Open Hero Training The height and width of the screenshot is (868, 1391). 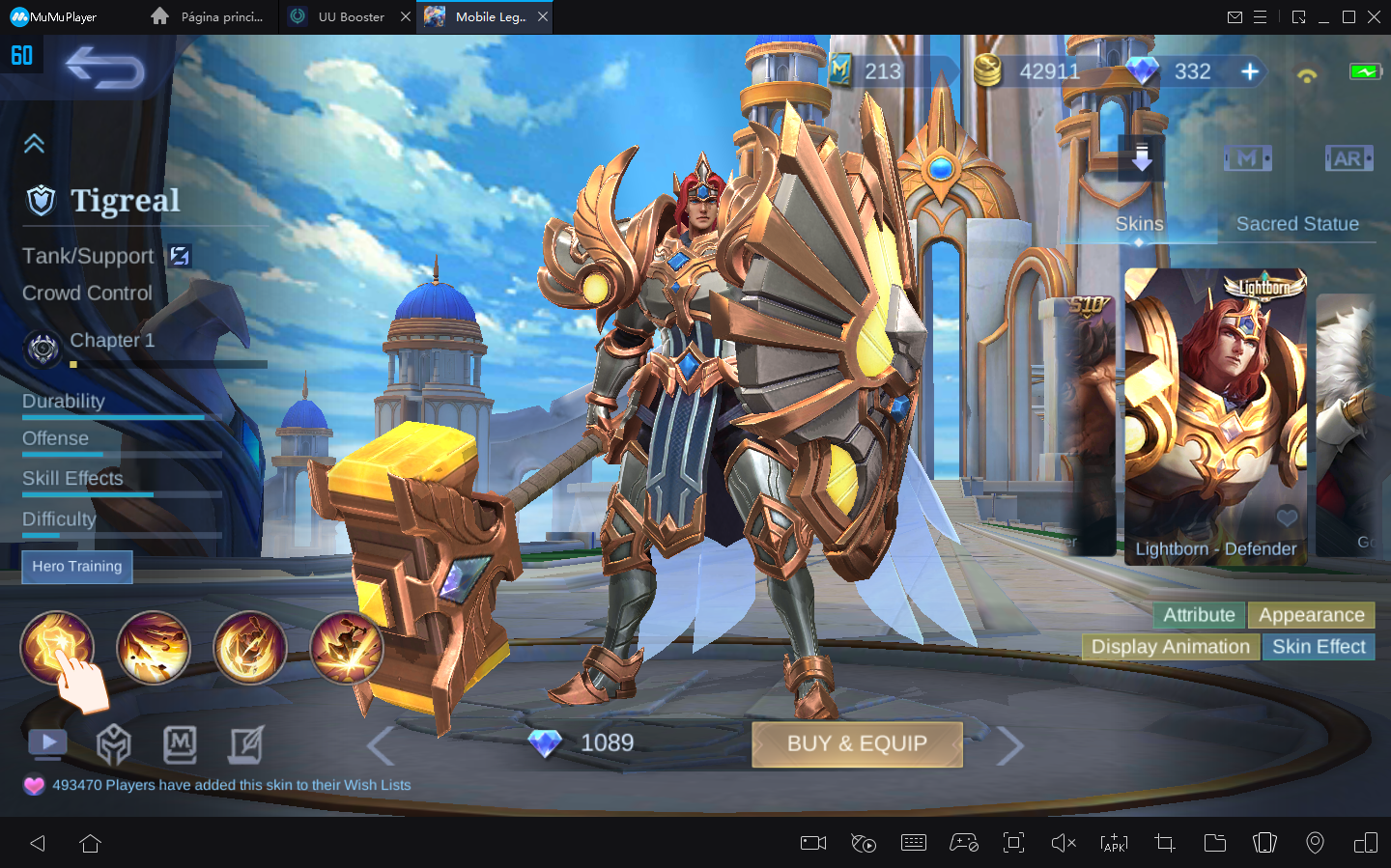tap(76, 567)
